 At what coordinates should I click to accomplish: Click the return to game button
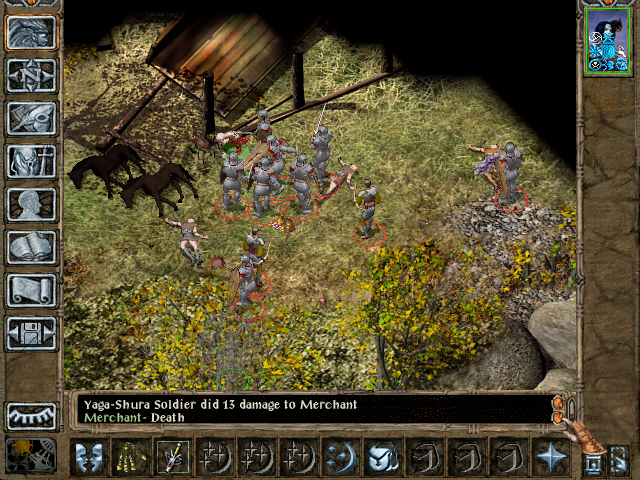click(32, 32)
